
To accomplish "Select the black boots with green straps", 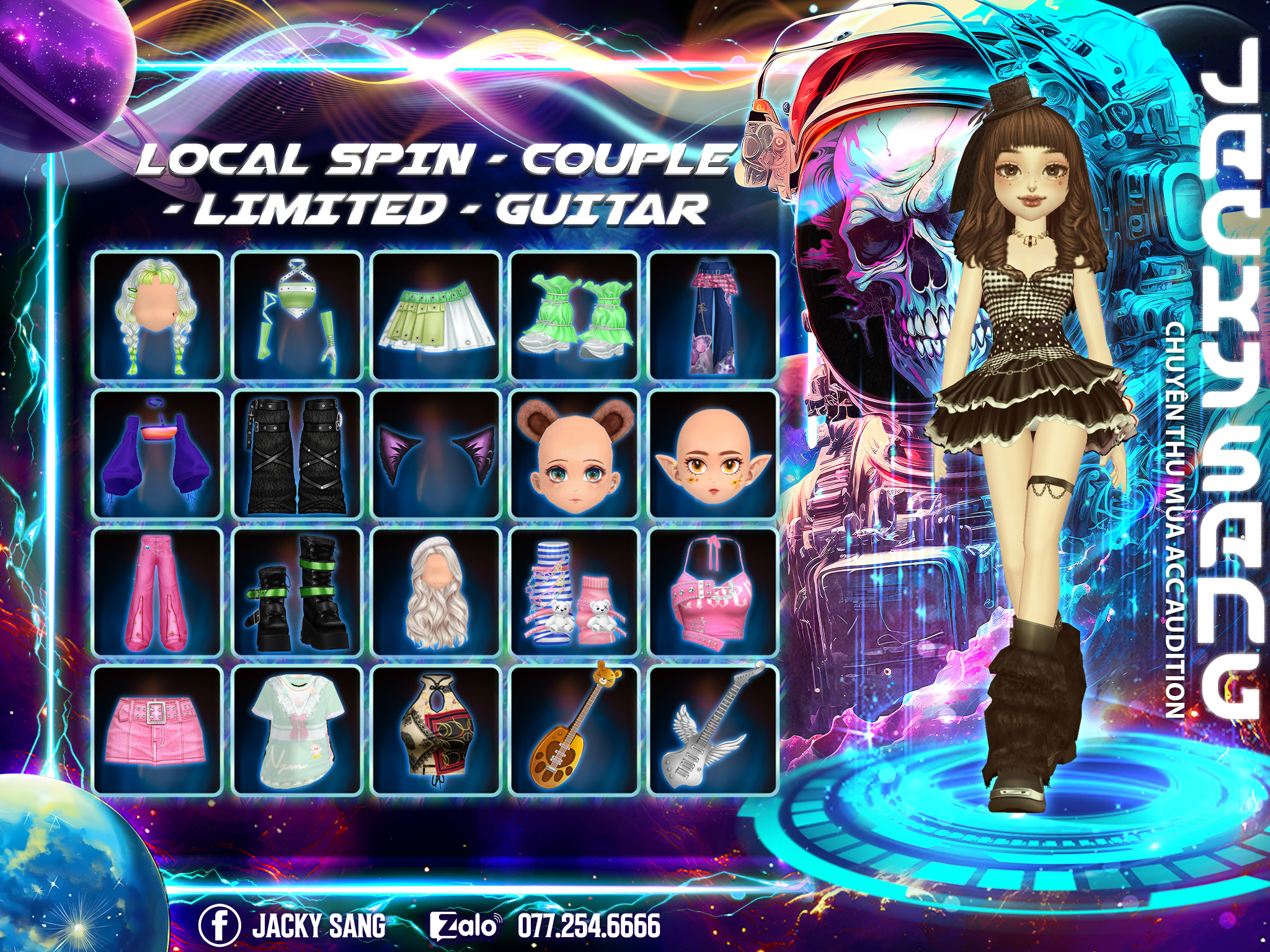I will (x=297, y=593).
